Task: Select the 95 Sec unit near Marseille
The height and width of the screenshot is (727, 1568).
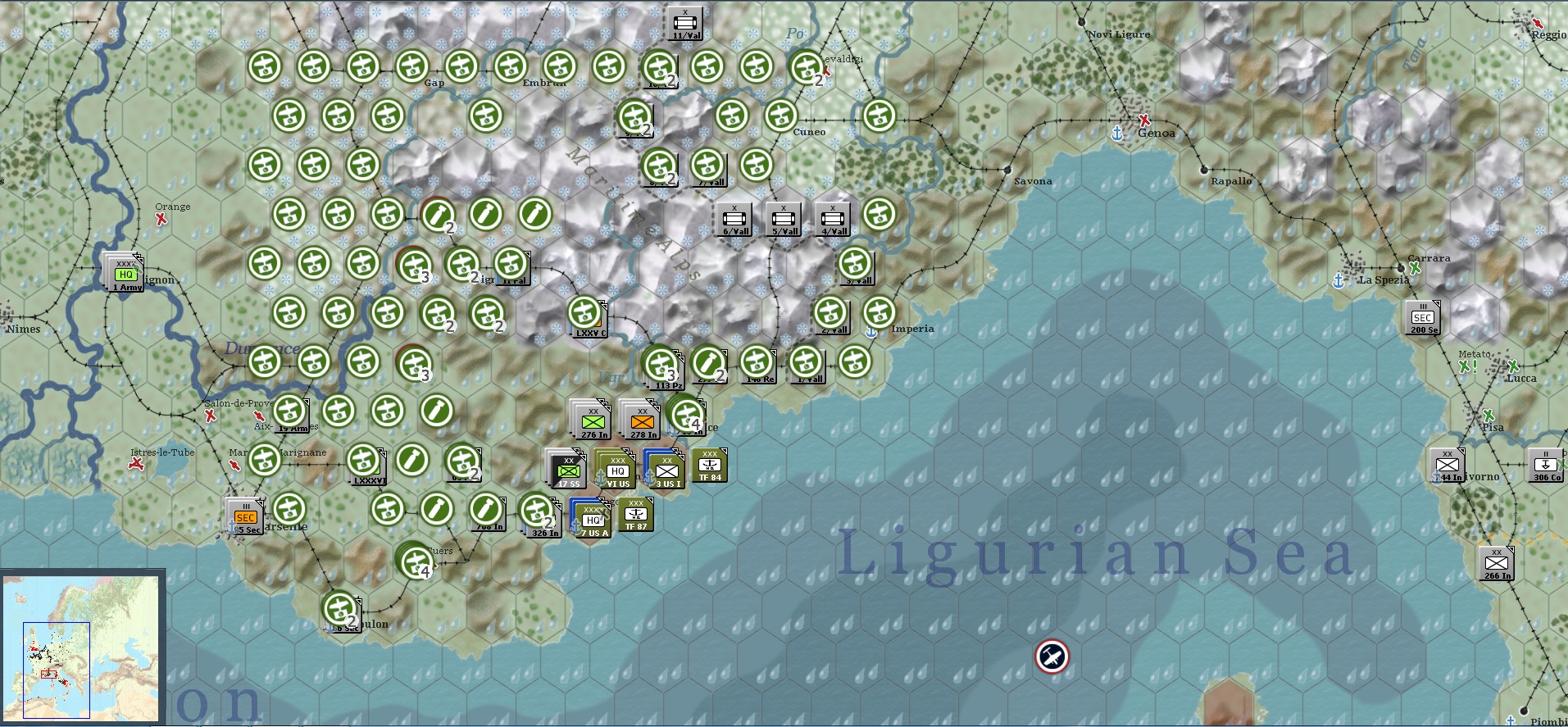Action: [243, 515]
